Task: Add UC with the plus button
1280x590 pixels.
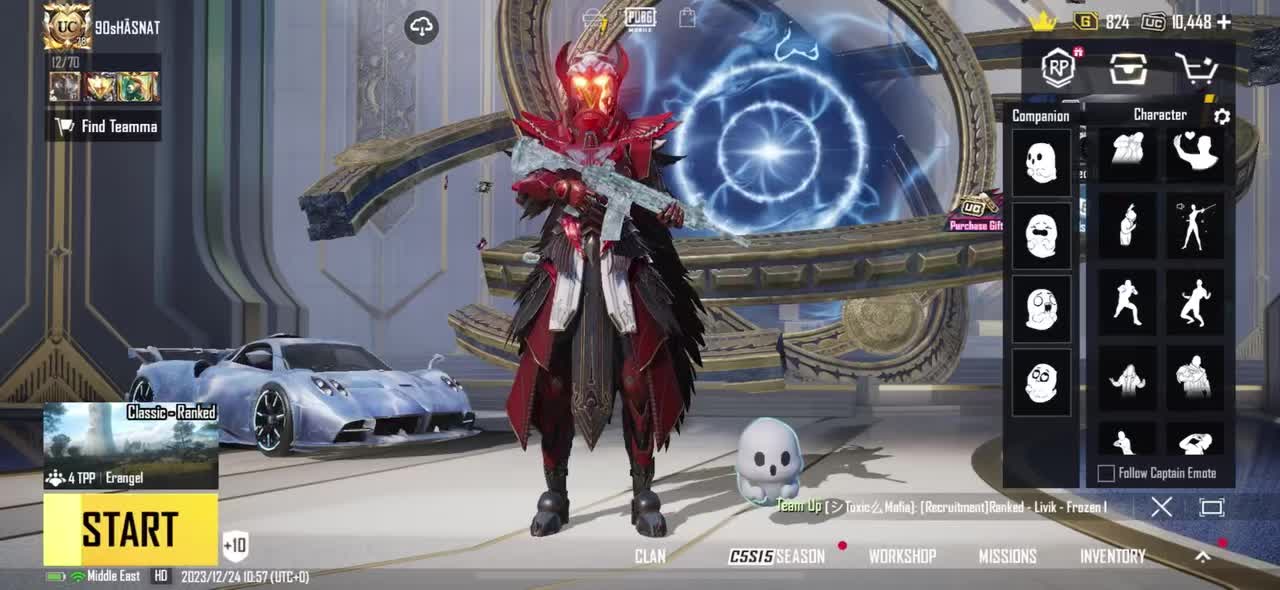Action: [1224, 22]
